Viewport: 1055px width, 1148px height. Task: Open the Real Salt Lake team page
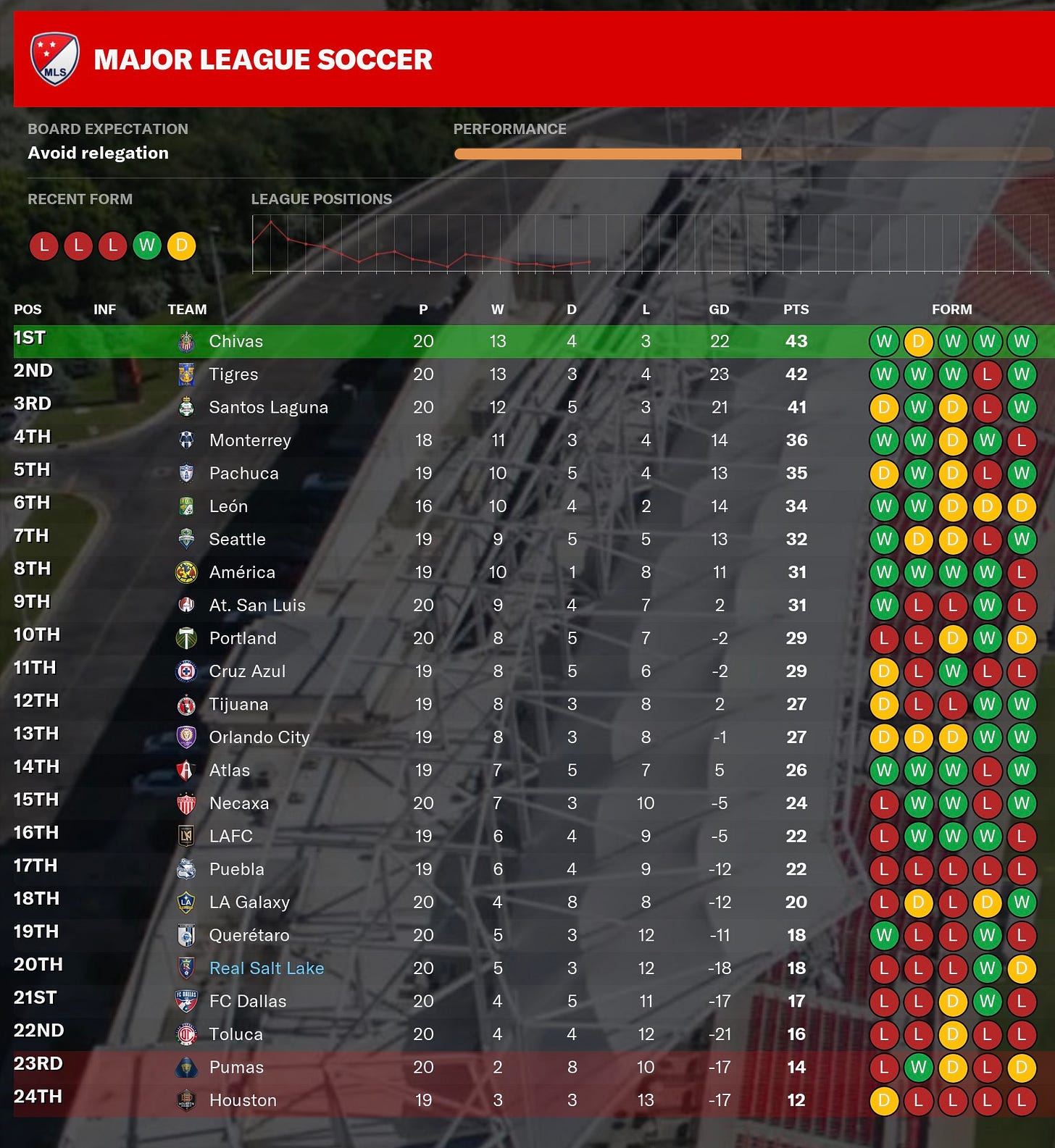266,968
